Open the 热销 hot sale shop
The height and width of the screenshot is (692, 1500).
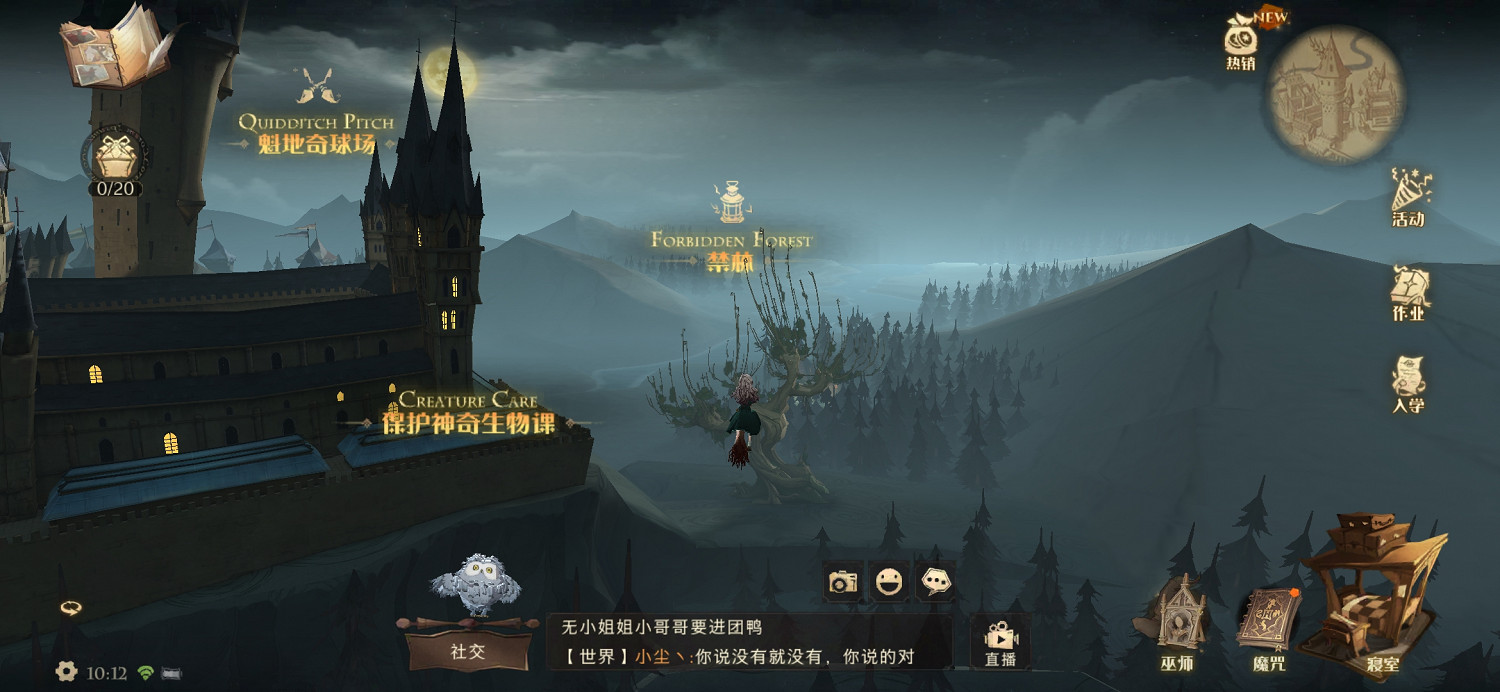click(1241, 42)
